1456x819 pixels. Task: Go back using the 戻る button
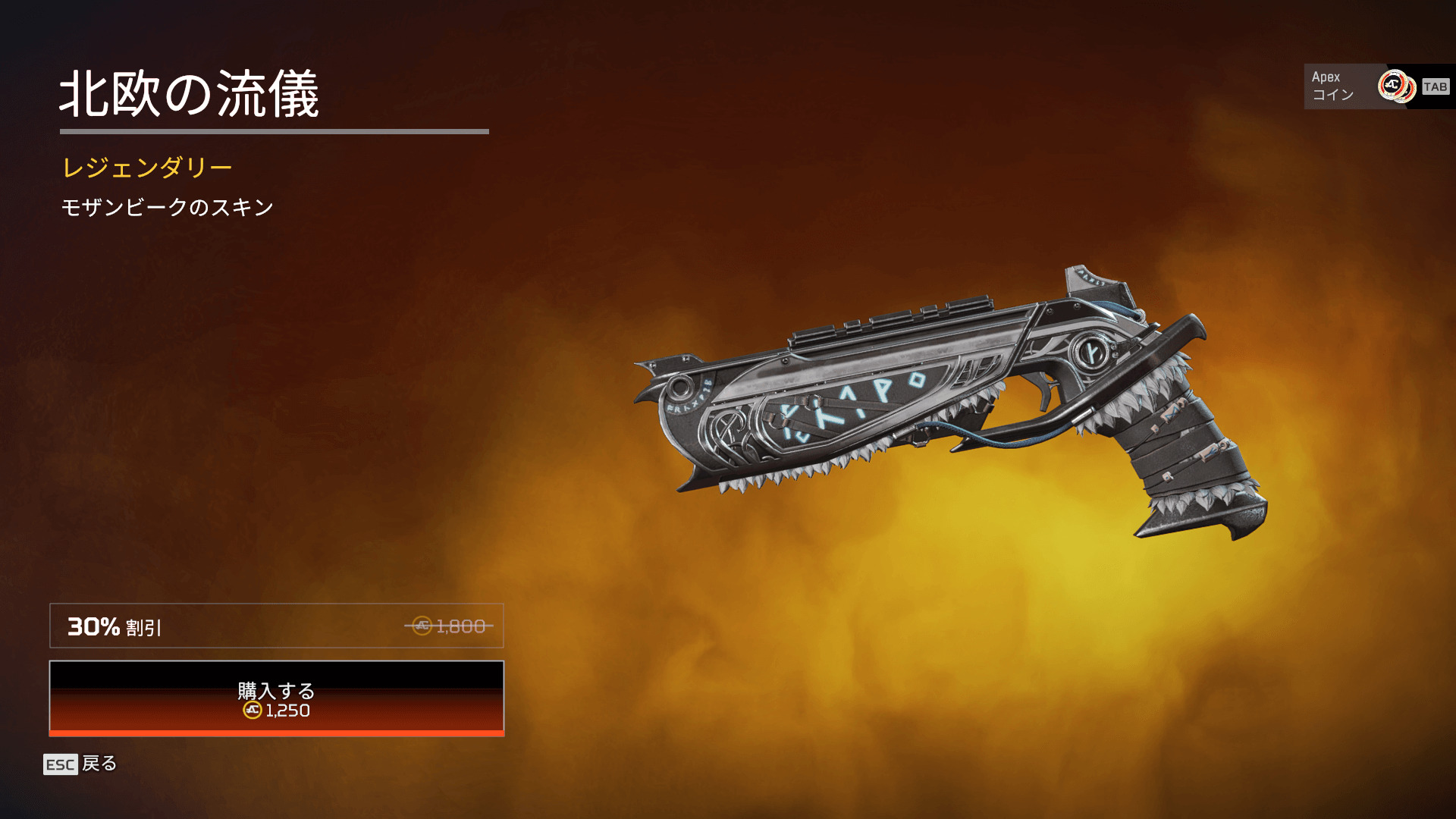coord(80,764)
